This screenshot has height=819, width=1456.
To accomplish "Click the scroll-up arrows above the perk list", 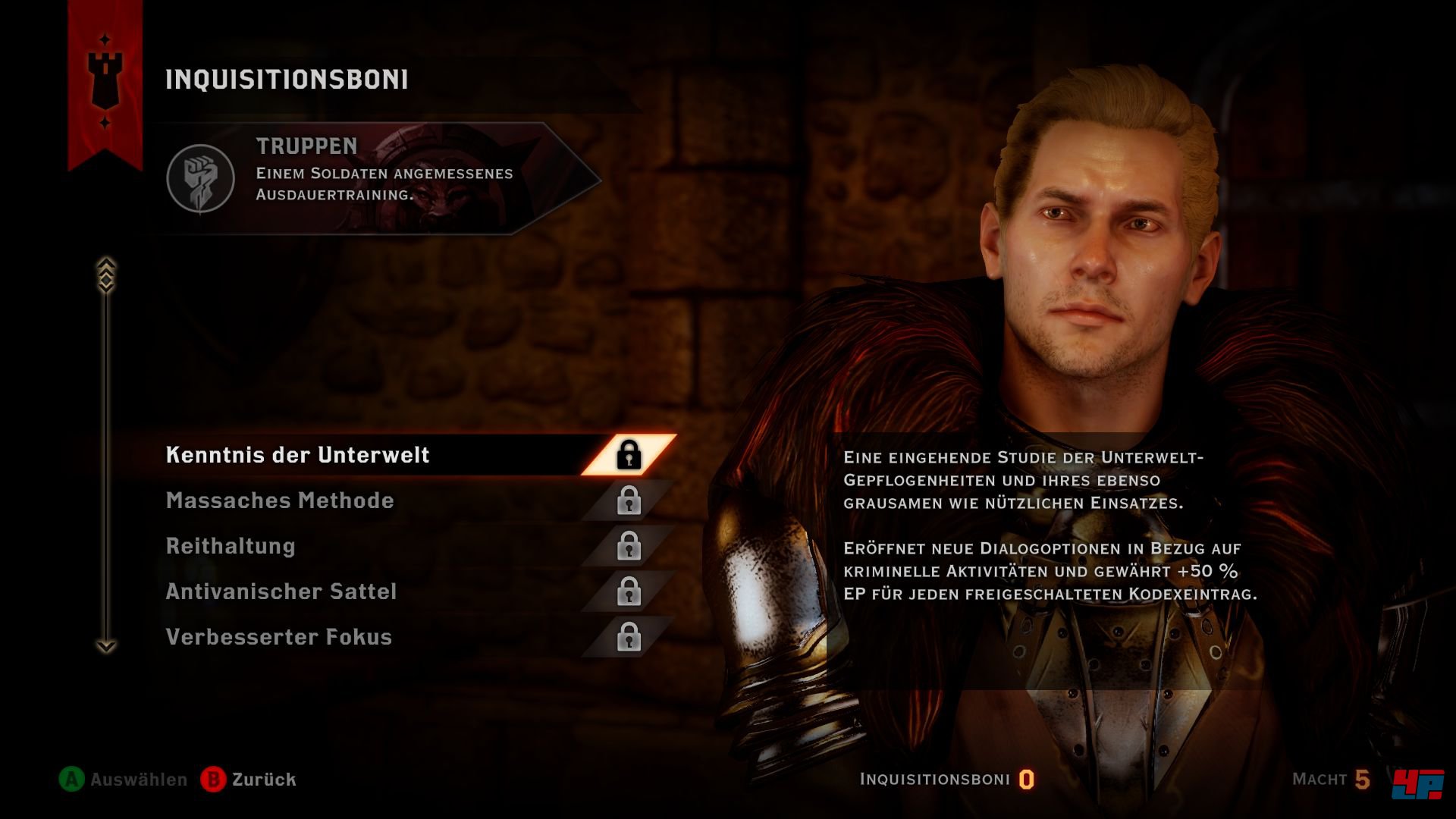I will point(106,273).
